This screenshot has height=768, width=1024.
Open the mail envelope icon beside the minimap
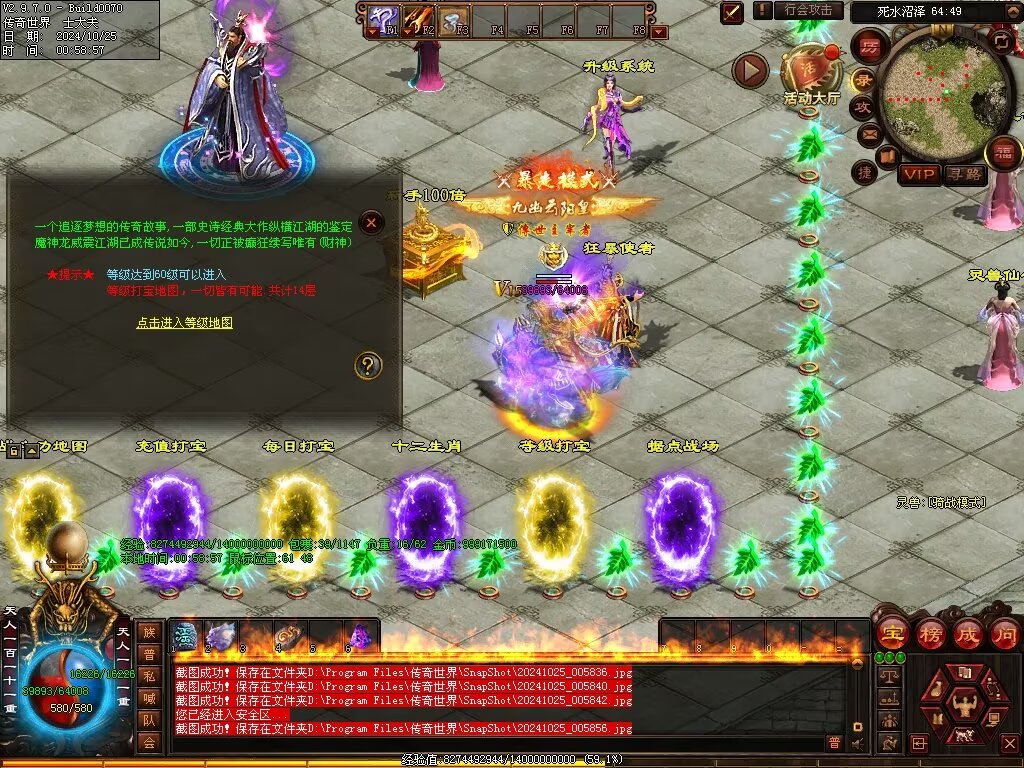pyautogui.click(x=870, y=133)
